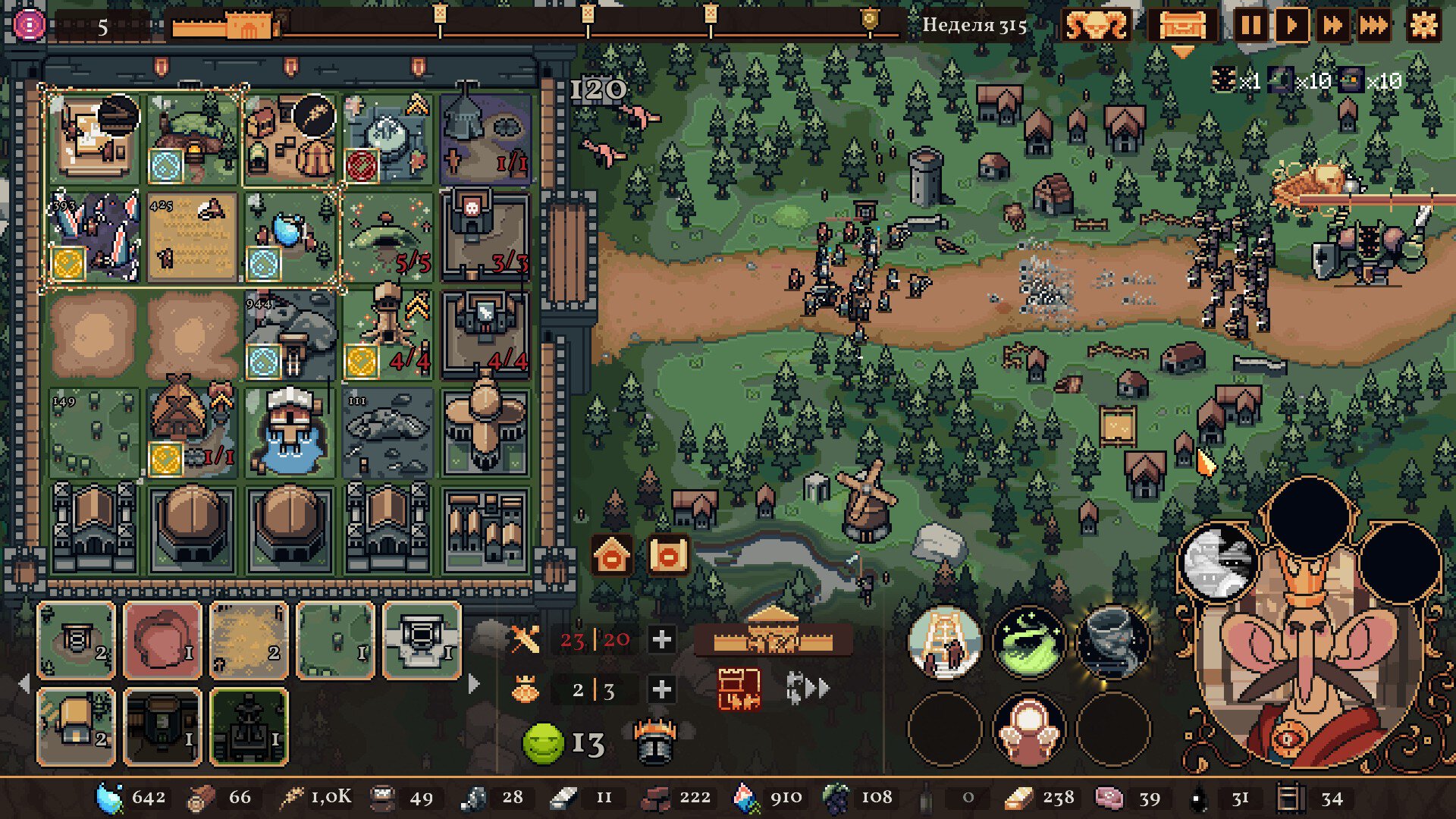Screen dimensions: 1456x819
Task: Pause the game
Action: [1250, 26]
